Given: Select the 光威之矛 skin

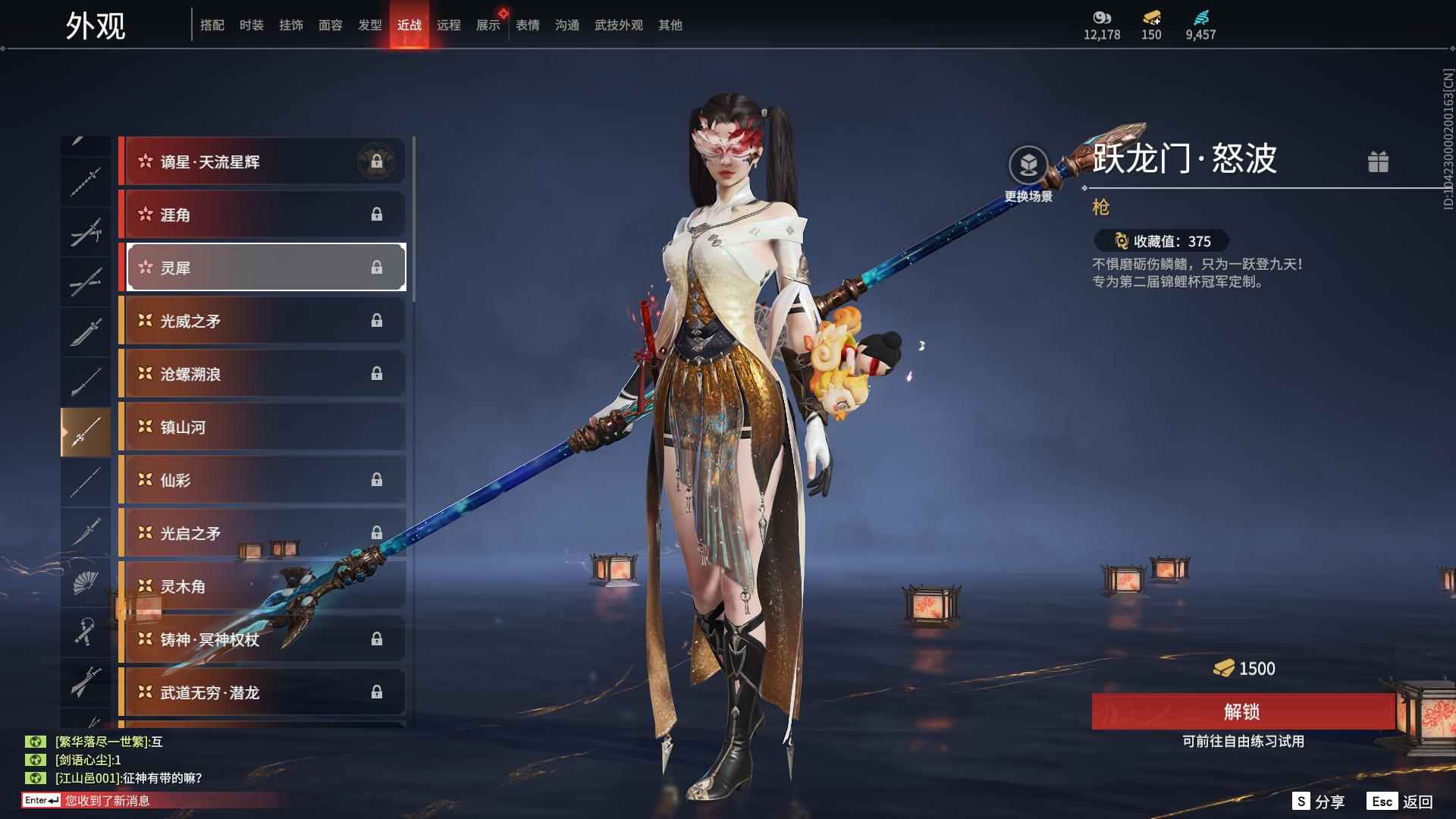Looking at the screenshot, I should pyautogui.click(x=262, y=321).
